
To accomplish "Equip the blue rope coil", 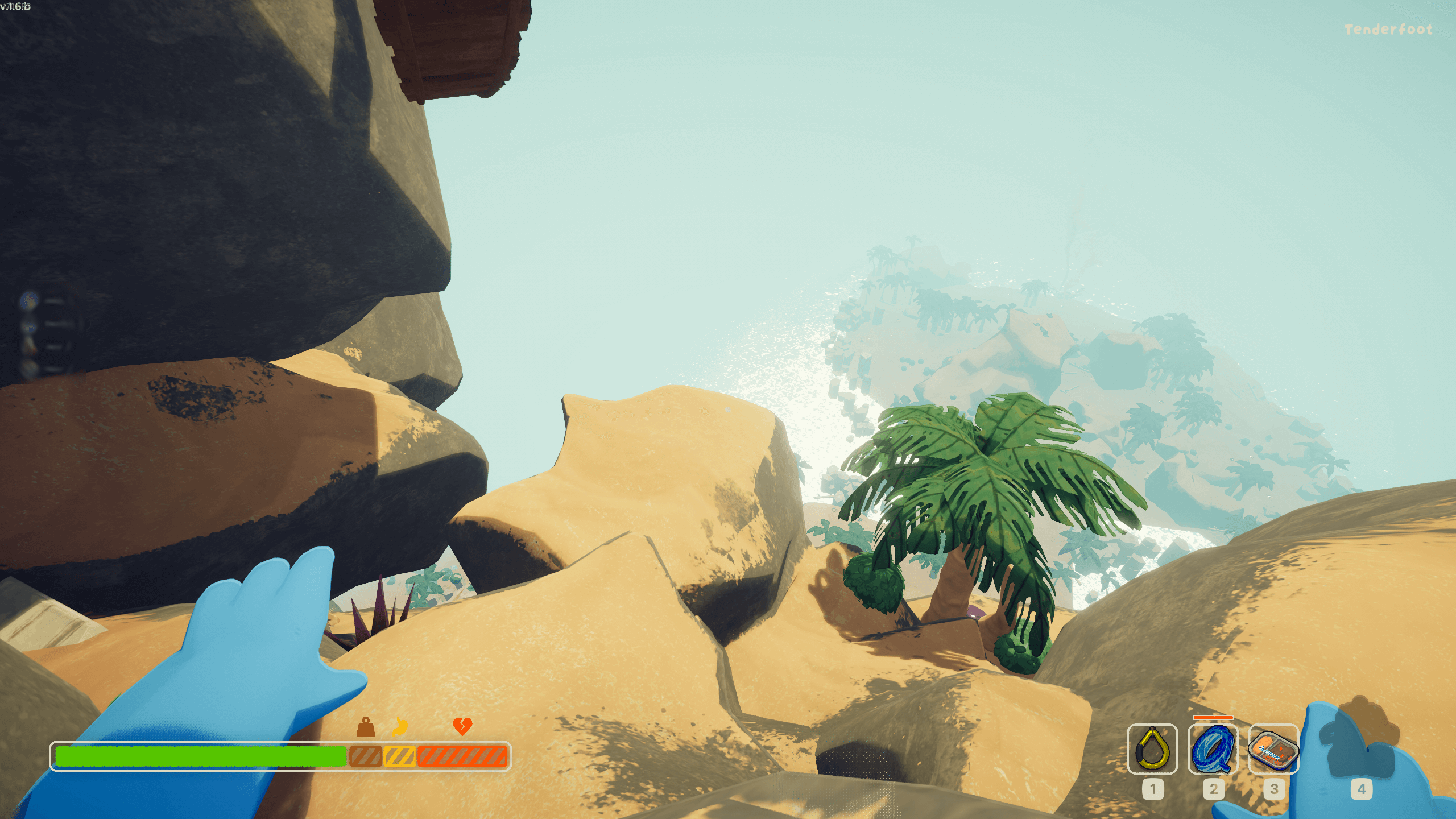I will (x=1213, y=749).
